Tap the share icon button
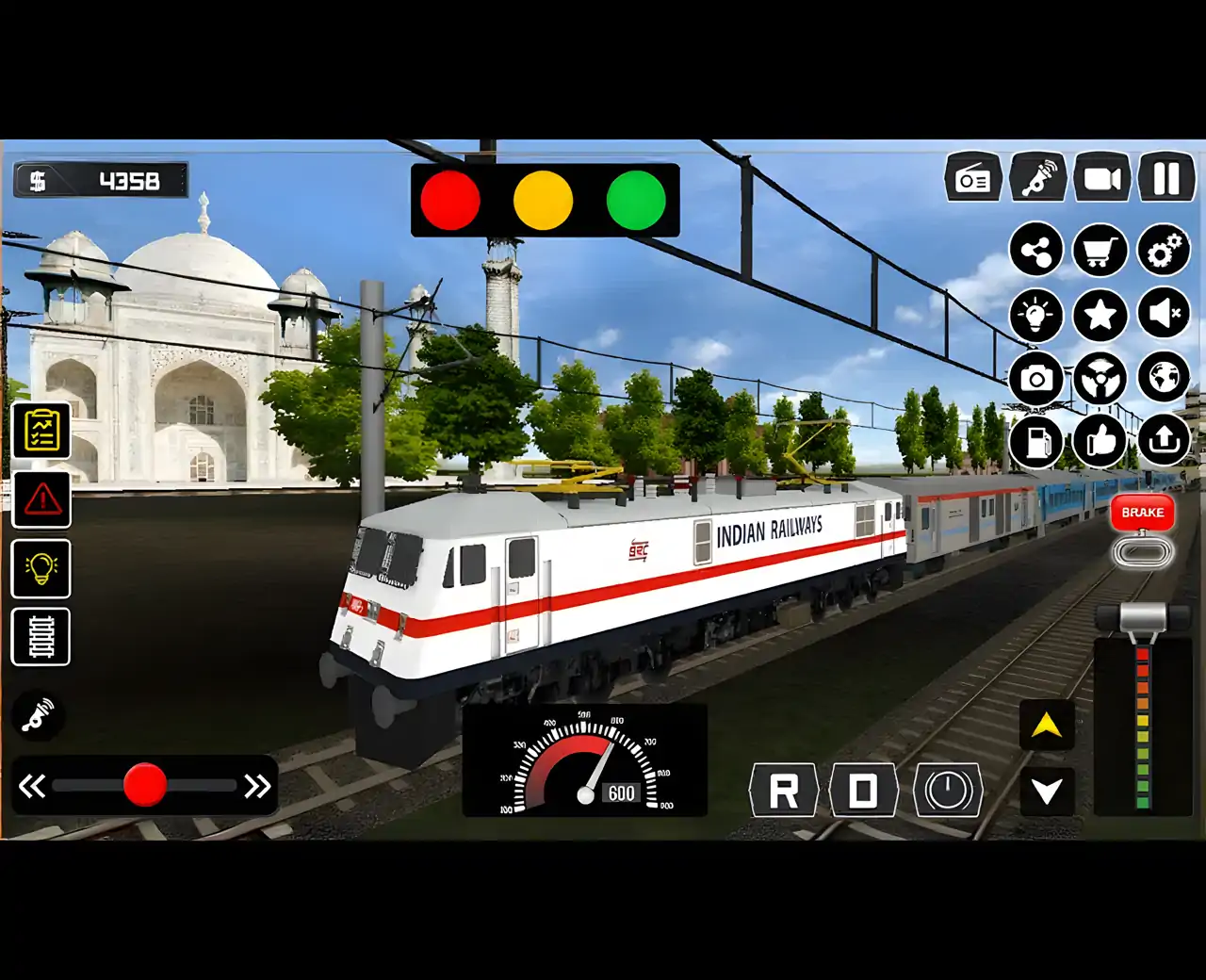This screenshot has width=1206, height=980. [1036, 251]
